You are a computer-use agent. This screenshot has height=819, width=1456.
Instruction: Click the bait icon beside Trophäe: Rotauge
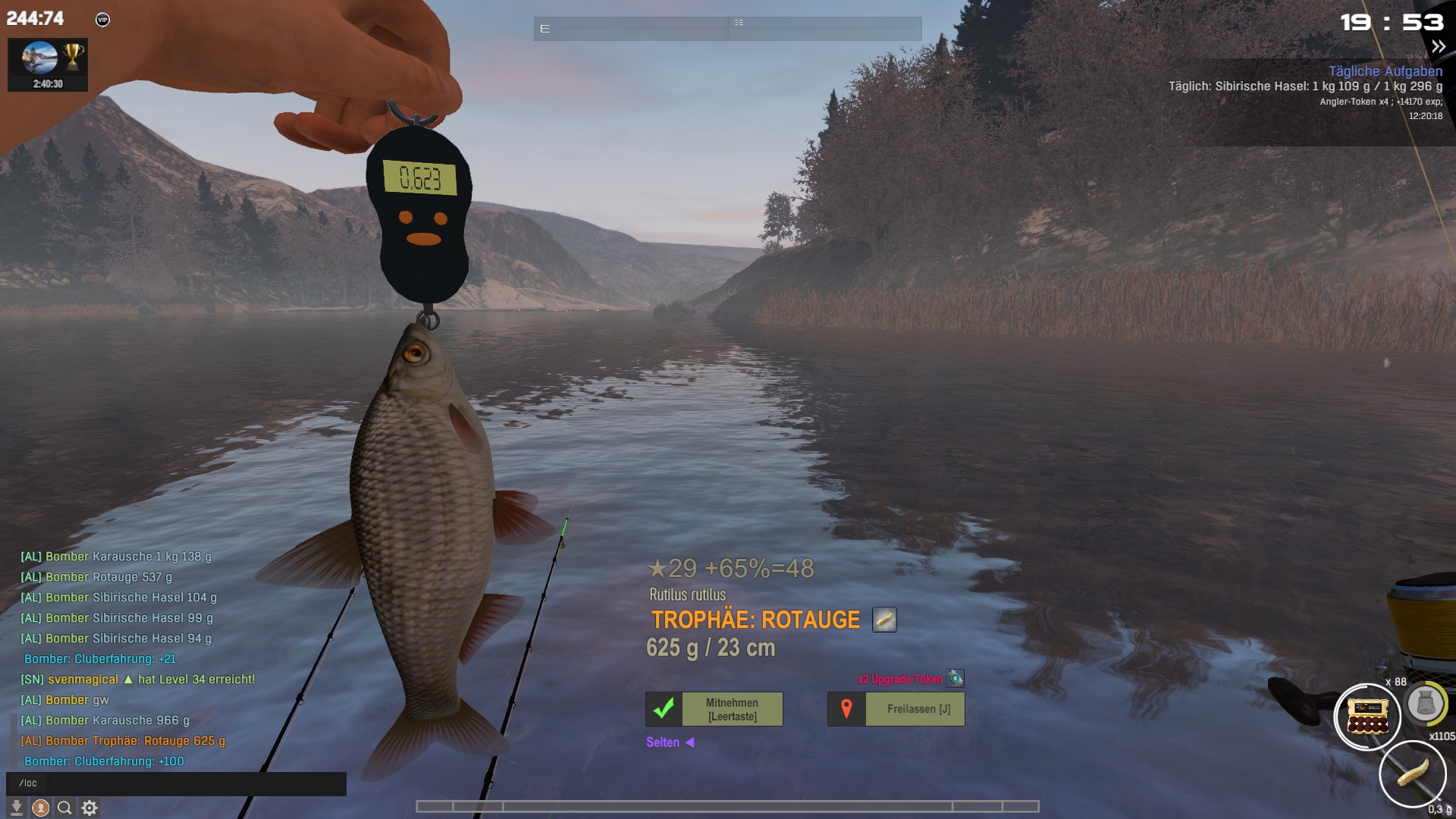tap(884, 620)
